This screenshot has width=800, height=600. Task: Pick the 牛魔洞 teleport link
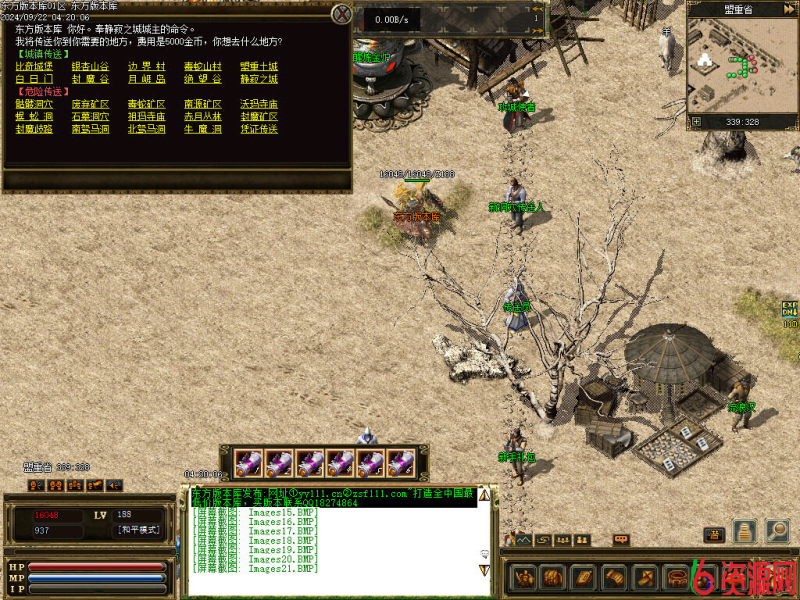(x=203, y=129)
